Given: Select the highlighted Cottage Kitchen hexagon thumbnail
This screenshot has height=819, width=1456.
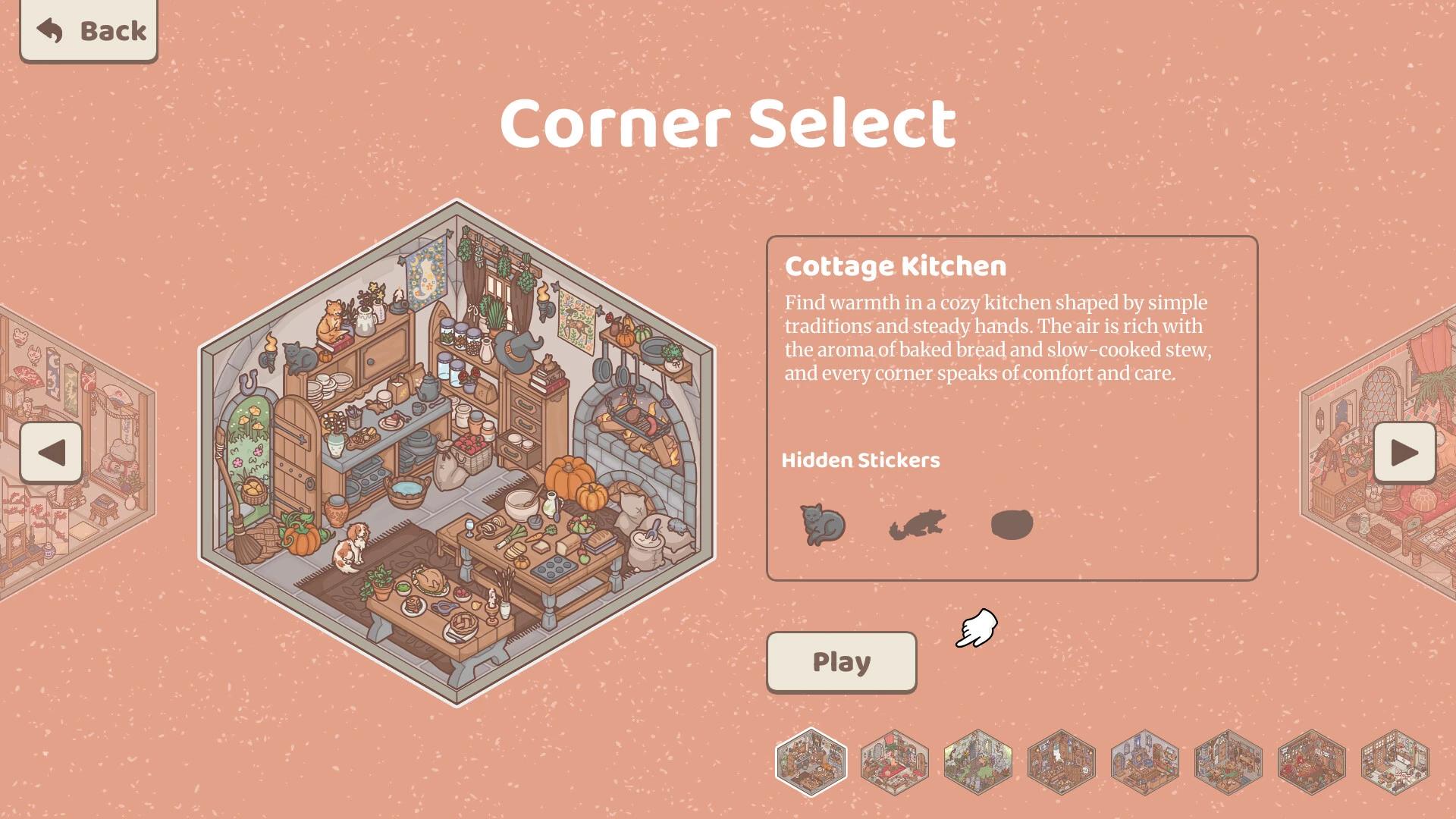Looking at the screenshot, I should [x=811, y=764].
